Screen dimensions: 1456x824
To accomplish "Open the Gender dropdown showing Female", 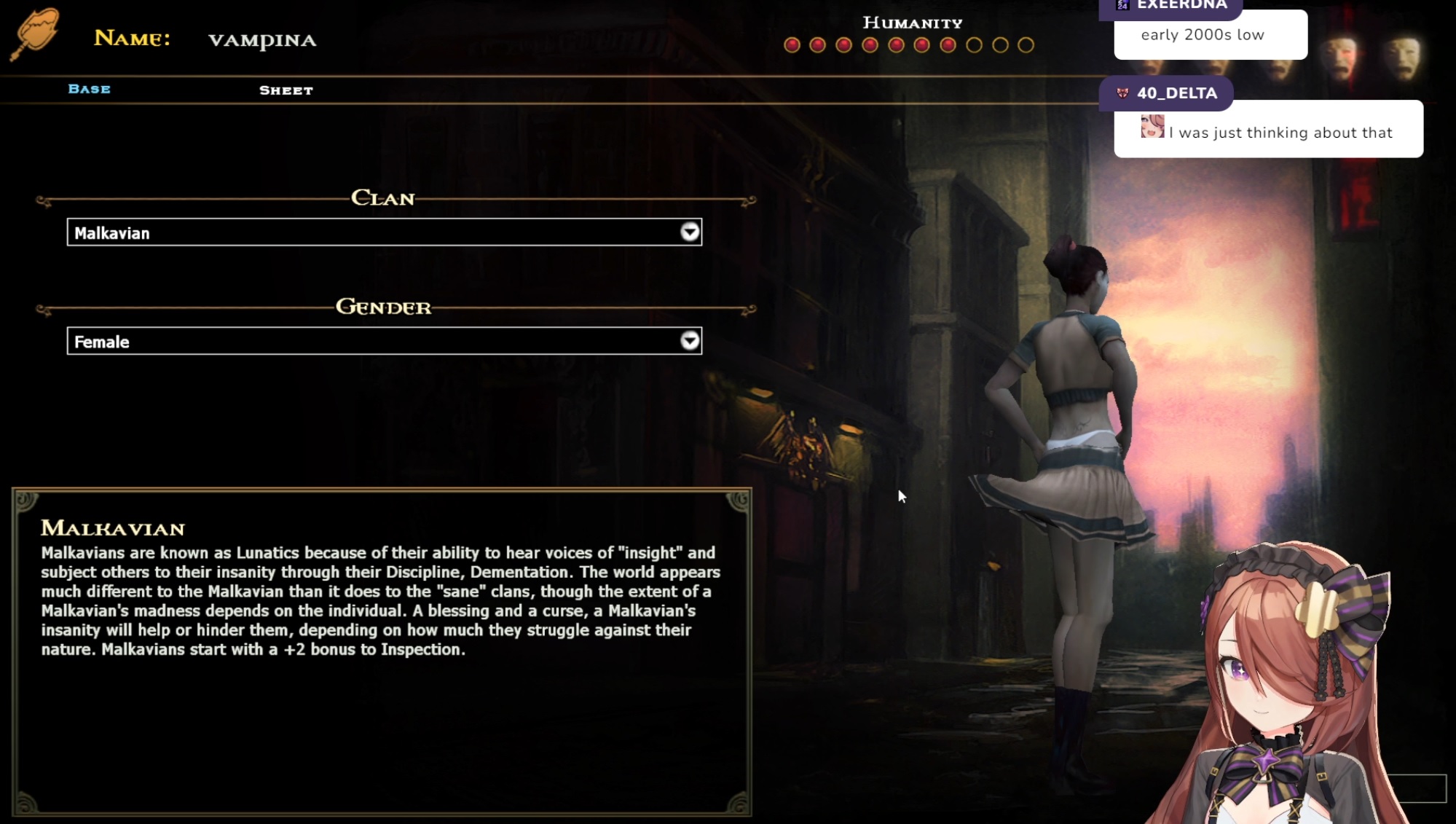I will 384,341.
